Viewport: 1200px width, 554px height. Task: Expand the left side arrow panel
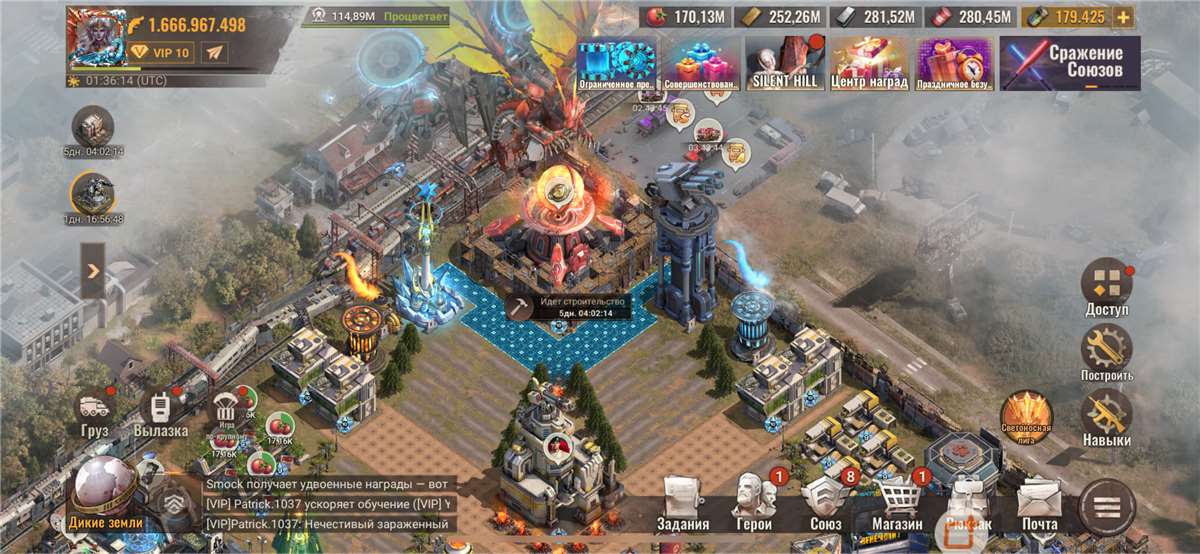tap(92, 271)
